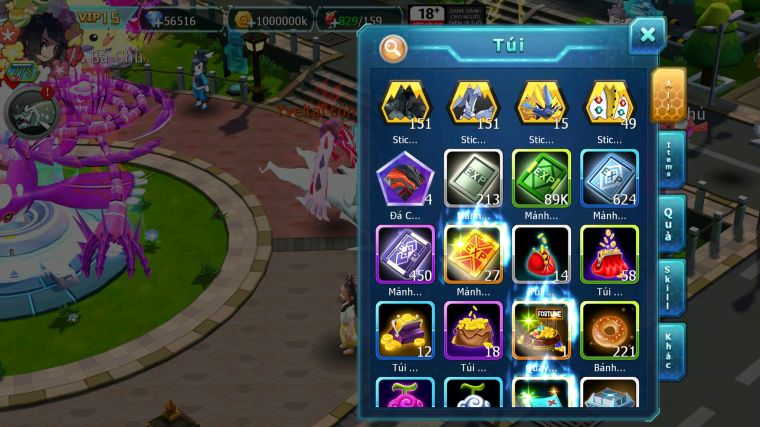Select the purple card with 450
Viewport: 760px width, 427px height.
pos(405,254)
